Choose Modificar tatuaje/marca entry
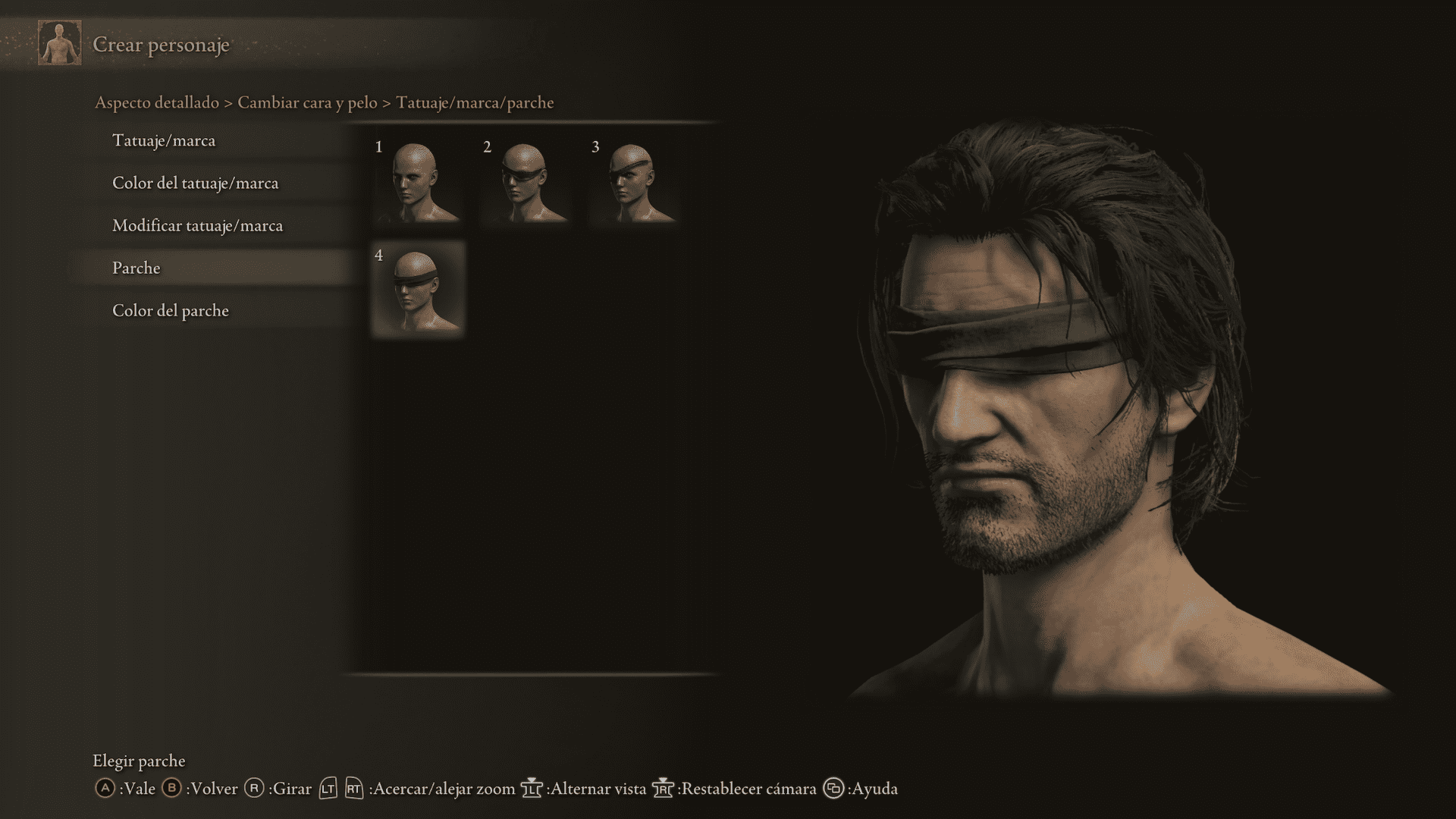The image size is (1456, 819). pos(197,226)
